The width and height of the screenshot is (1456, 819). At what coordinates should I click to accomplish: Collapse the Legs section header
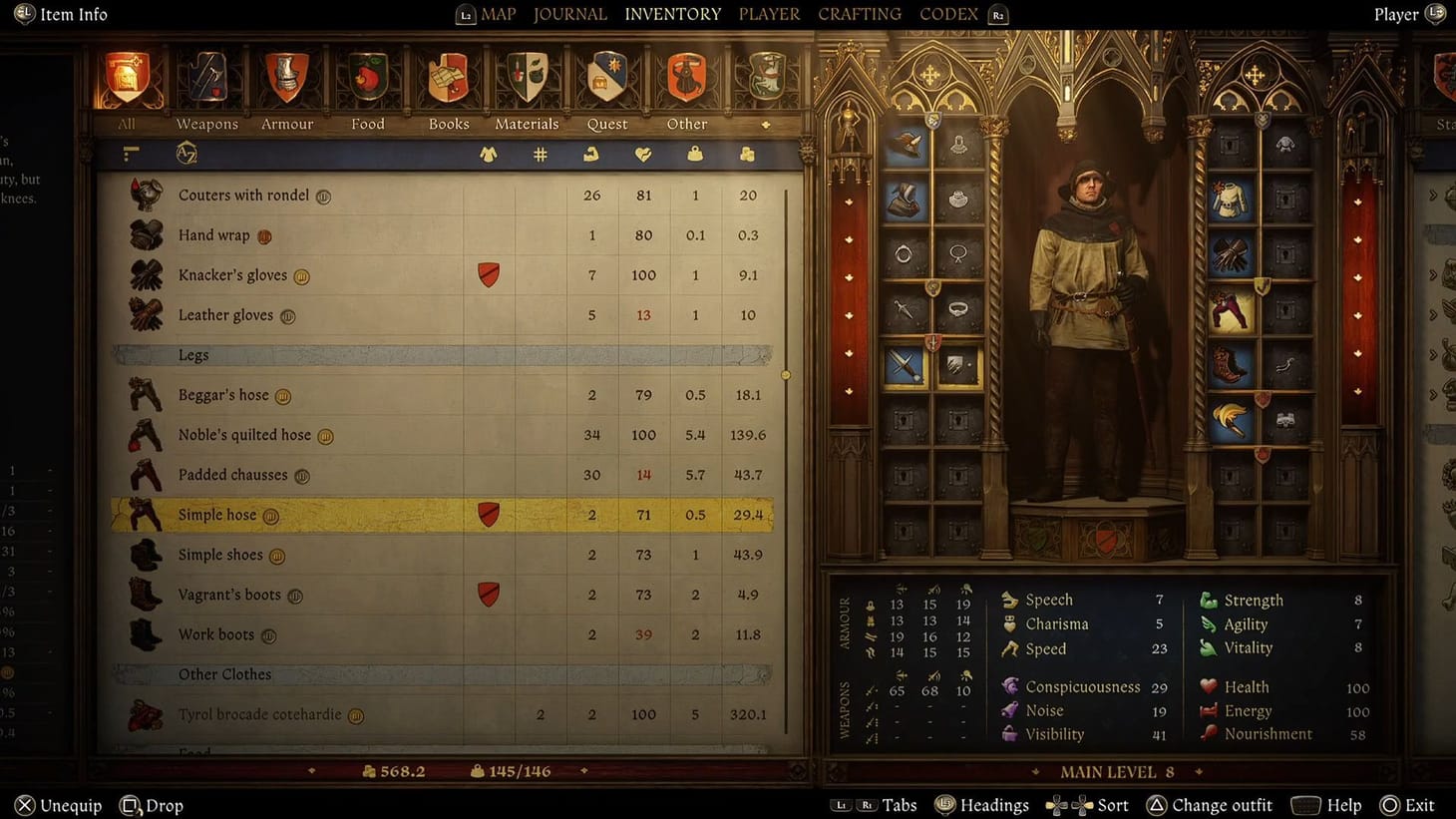pos(193,354)
